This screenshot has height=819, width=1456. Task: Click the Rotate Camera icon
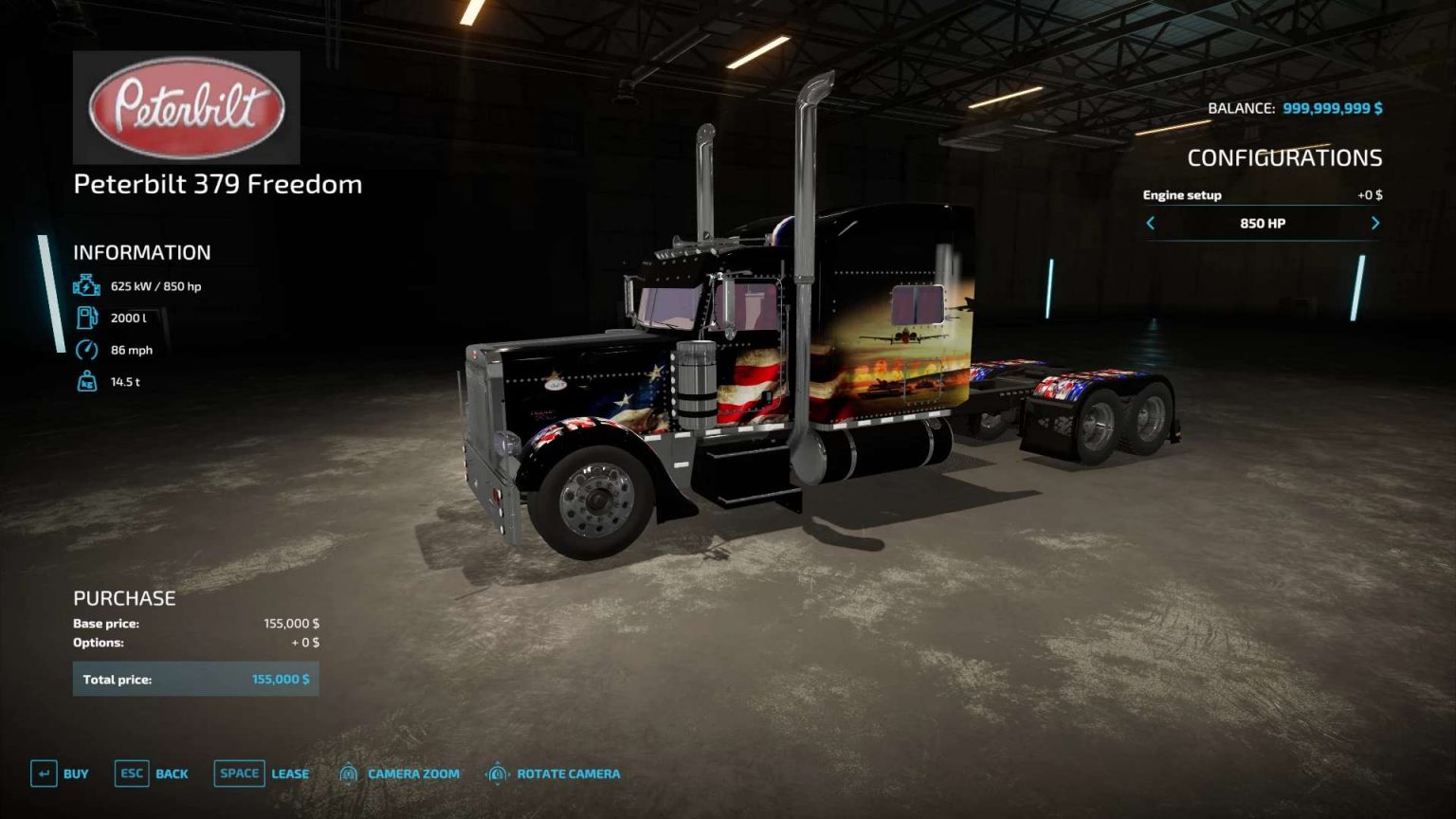[x=497, y=773]
